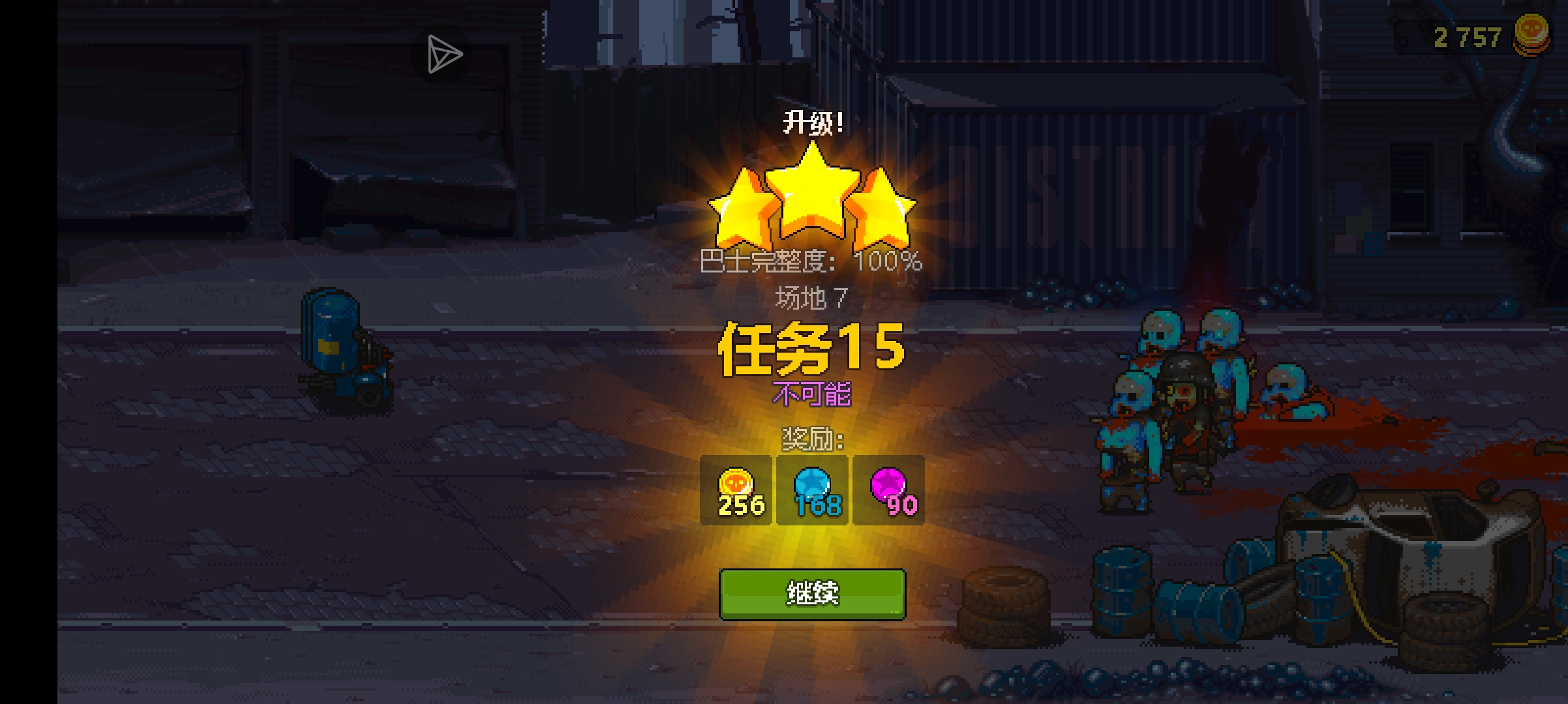Tap the paper plane share icon
Viewport: 1568px width, 704px height.
(x=444, y=54)
